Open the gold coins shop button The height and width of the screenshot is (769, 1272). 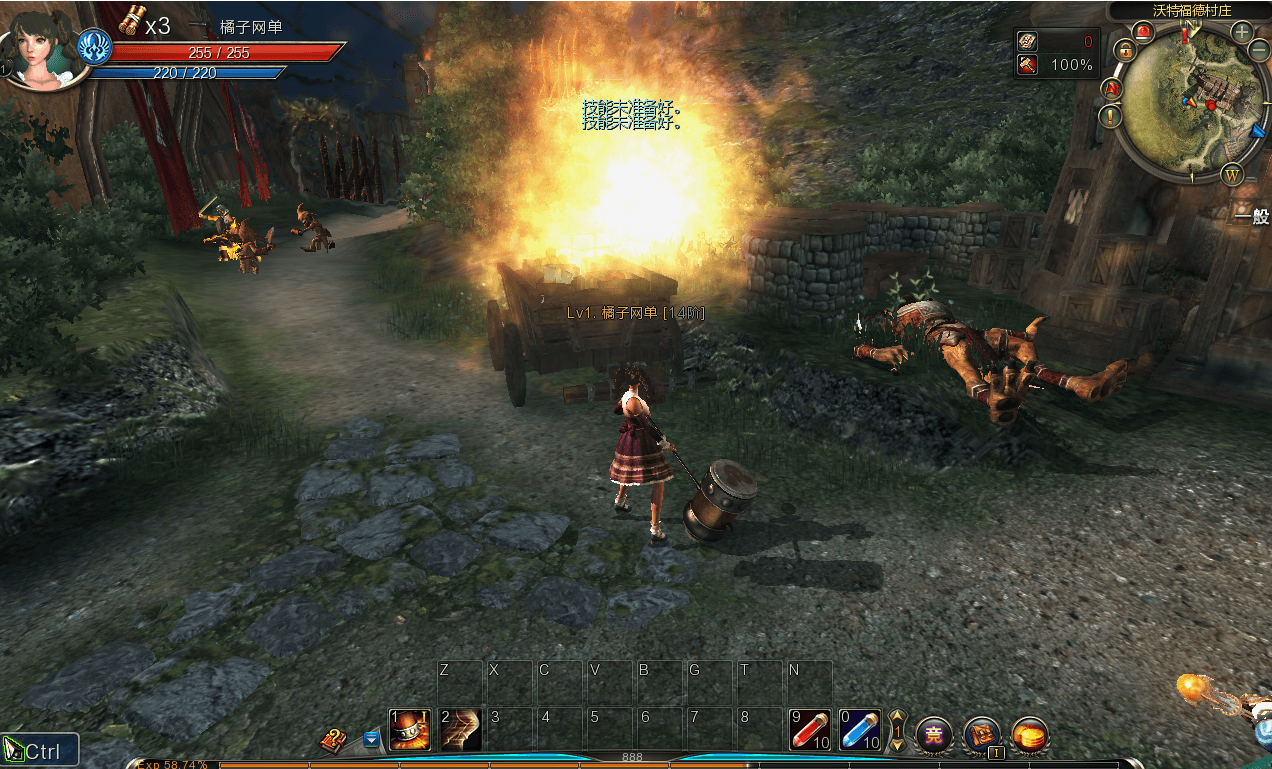(1030, 735)
